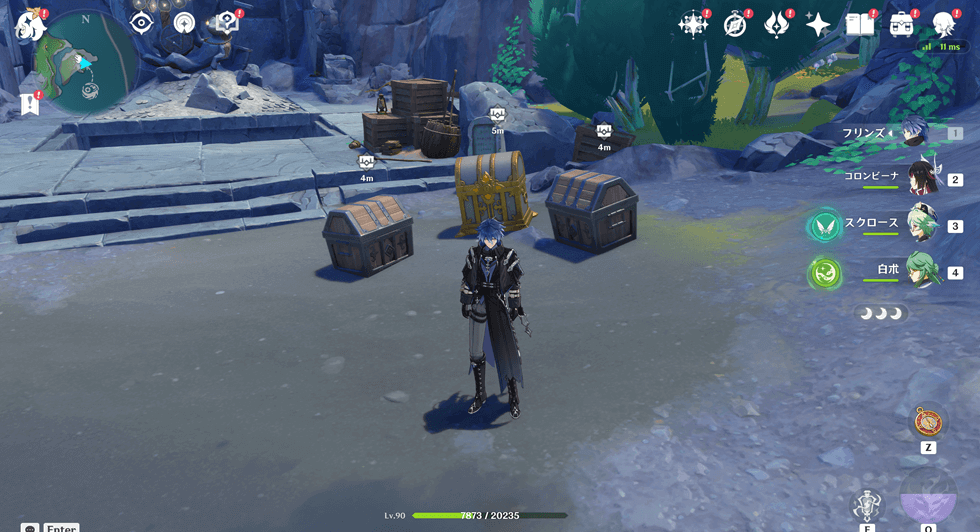Open the adventurer handbook book icon

click(x=860, y=24)
